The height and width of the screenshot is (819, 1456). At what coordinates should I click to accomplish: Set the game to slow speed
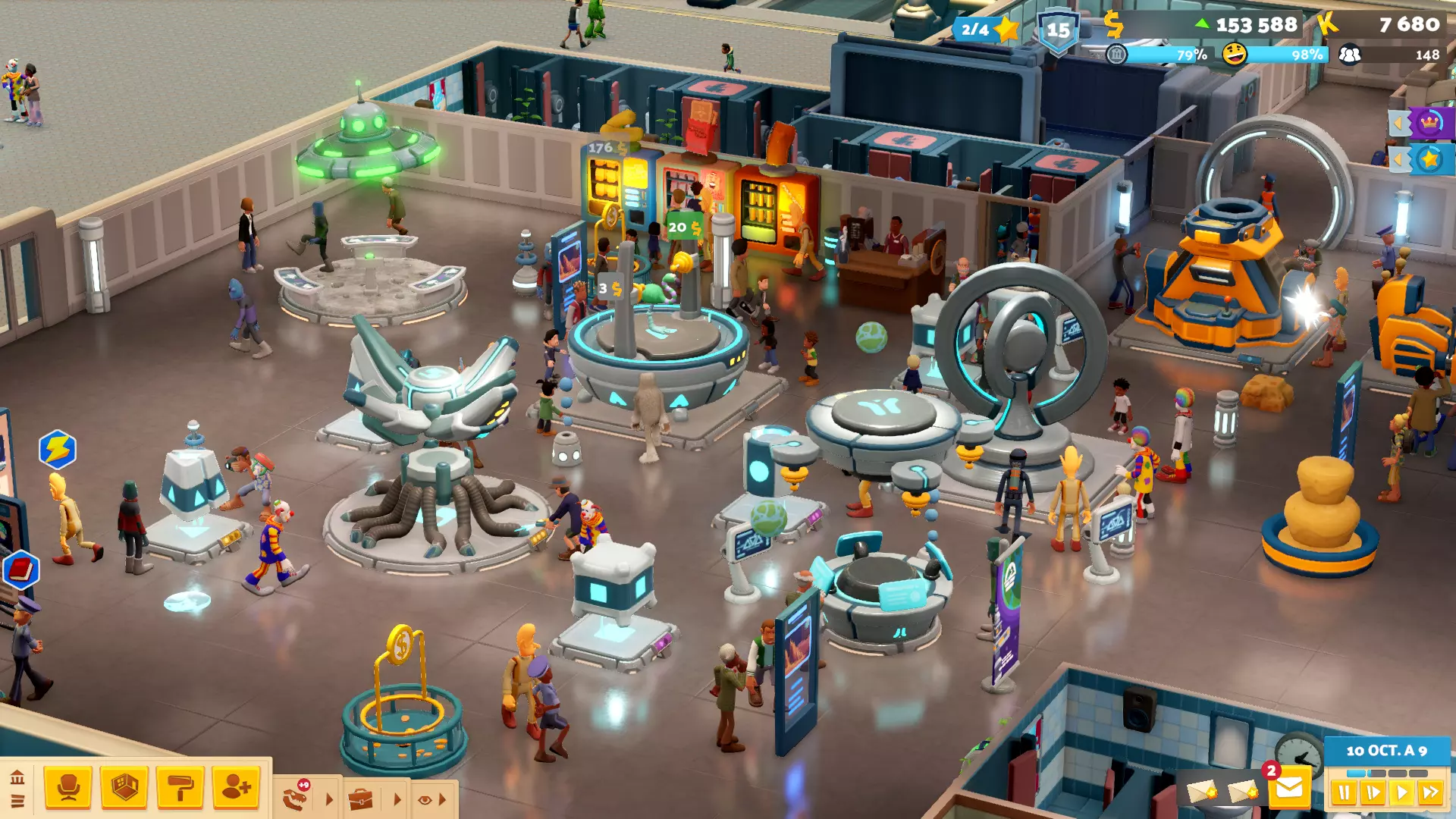pyautogui.click(x=1373, y=793)
